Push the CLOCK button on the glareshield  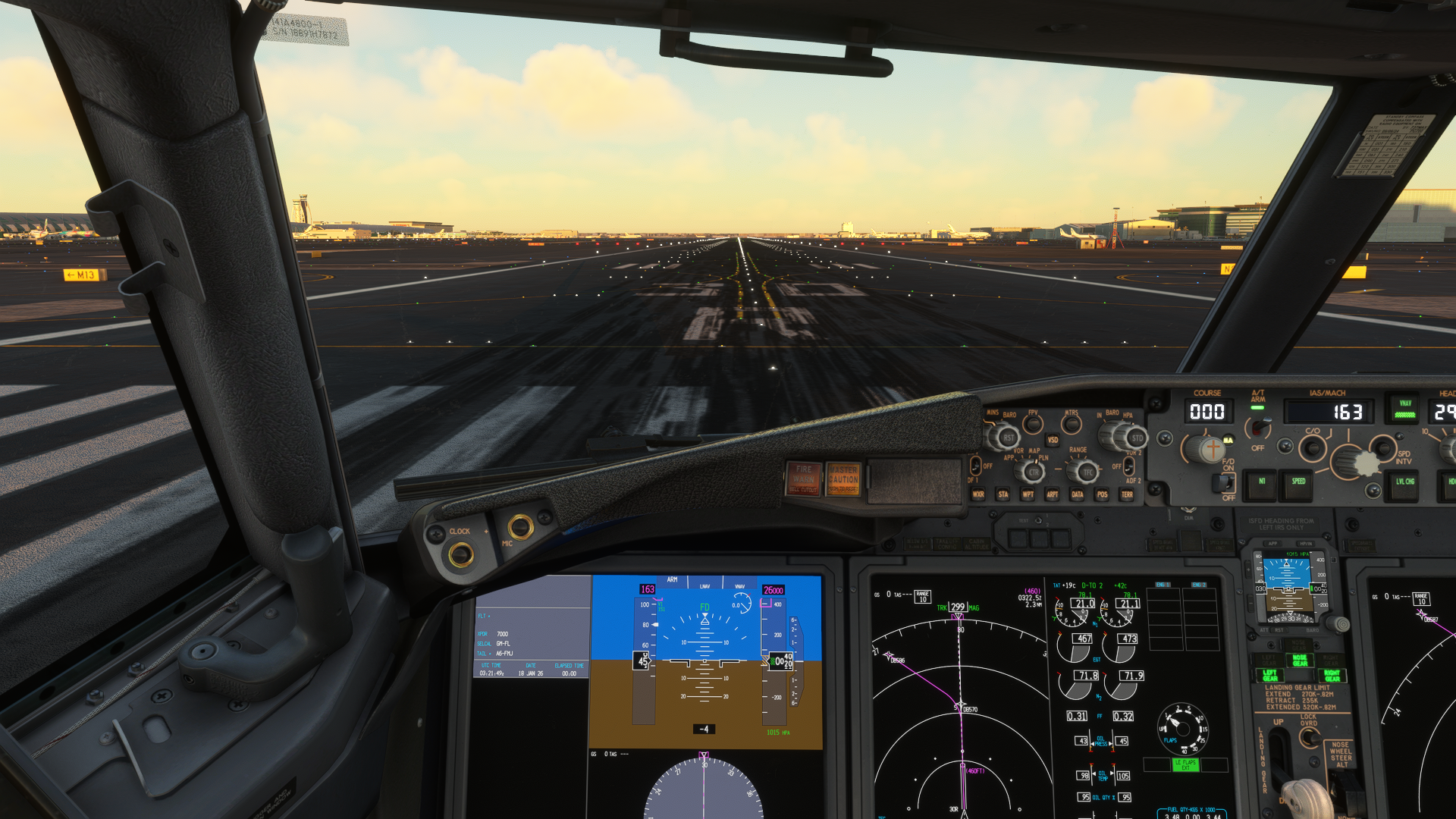pyautogui.click(x=460, y=554)
